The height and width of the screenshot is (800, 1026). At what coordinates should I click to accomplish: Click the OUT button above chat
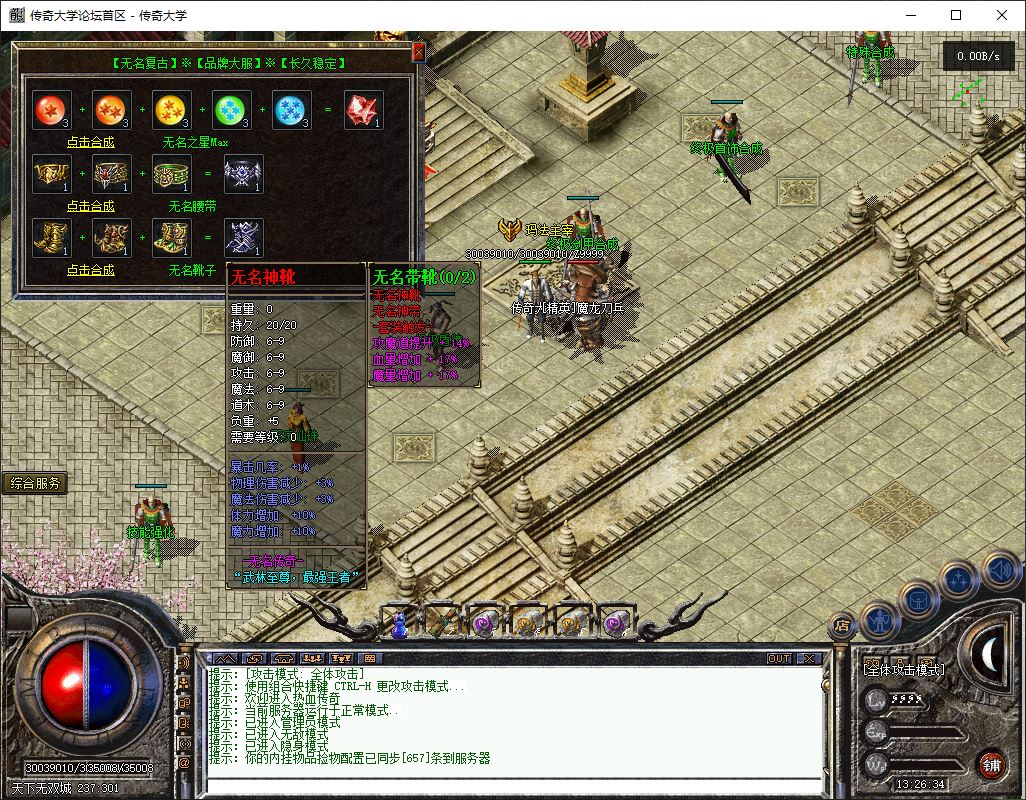coord(778,658)
